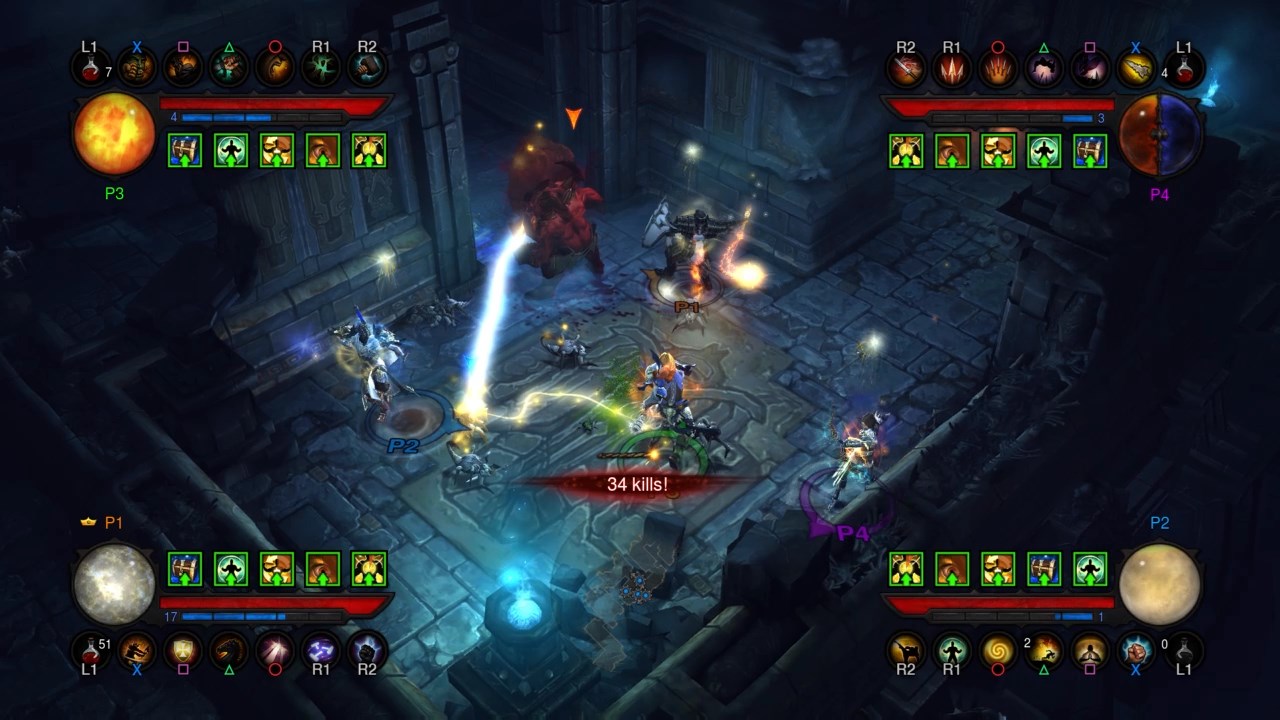Activate P2's golden spiral skill

point(997,650)
